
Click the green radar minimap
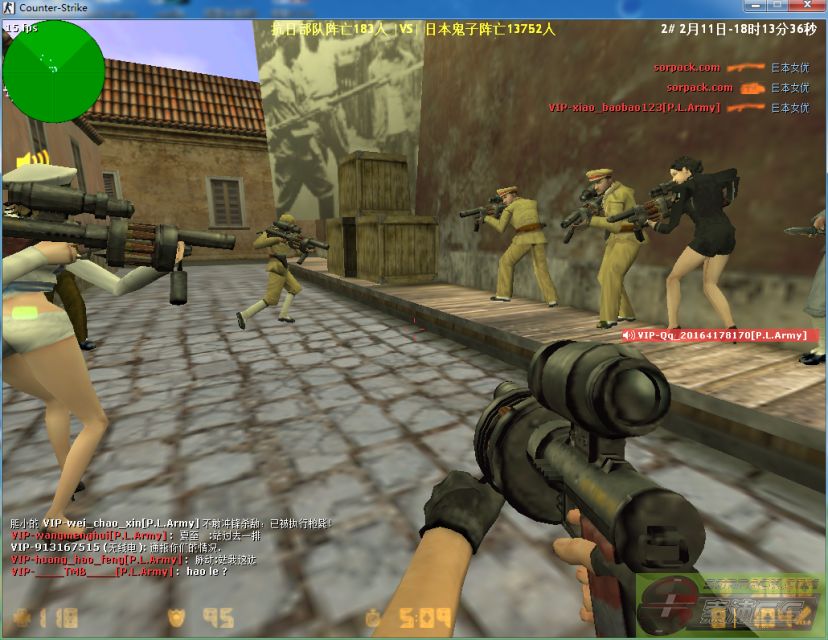[53, 70]
